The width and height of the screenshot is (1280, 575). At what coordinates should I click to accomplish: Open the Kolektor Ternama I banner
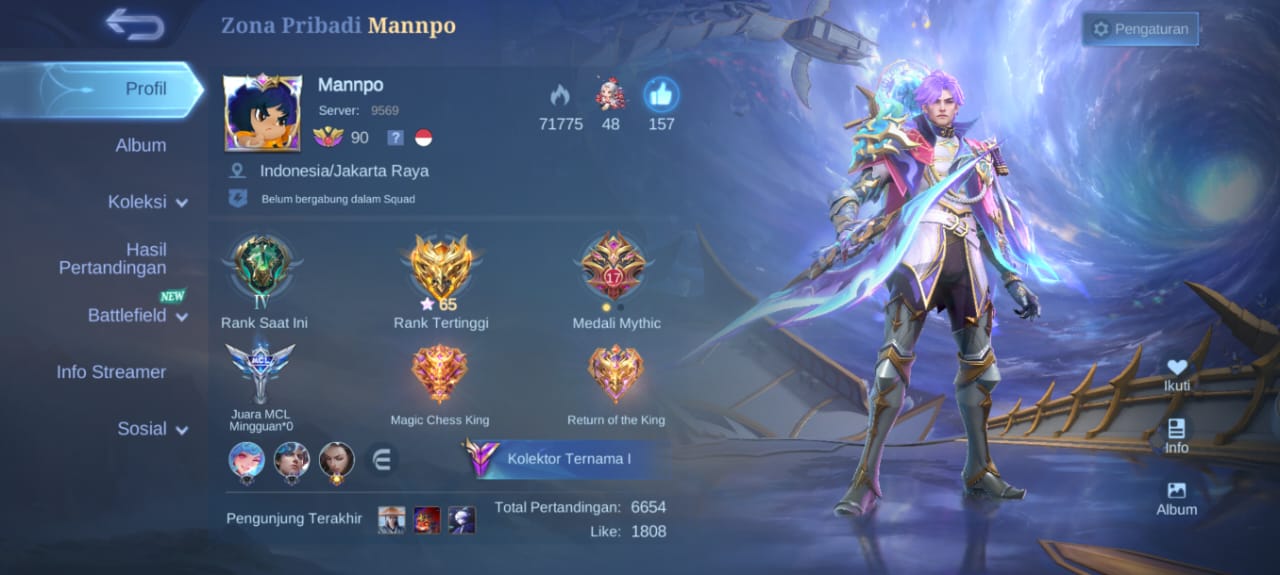pyautogui.click(x=560, y=459)
